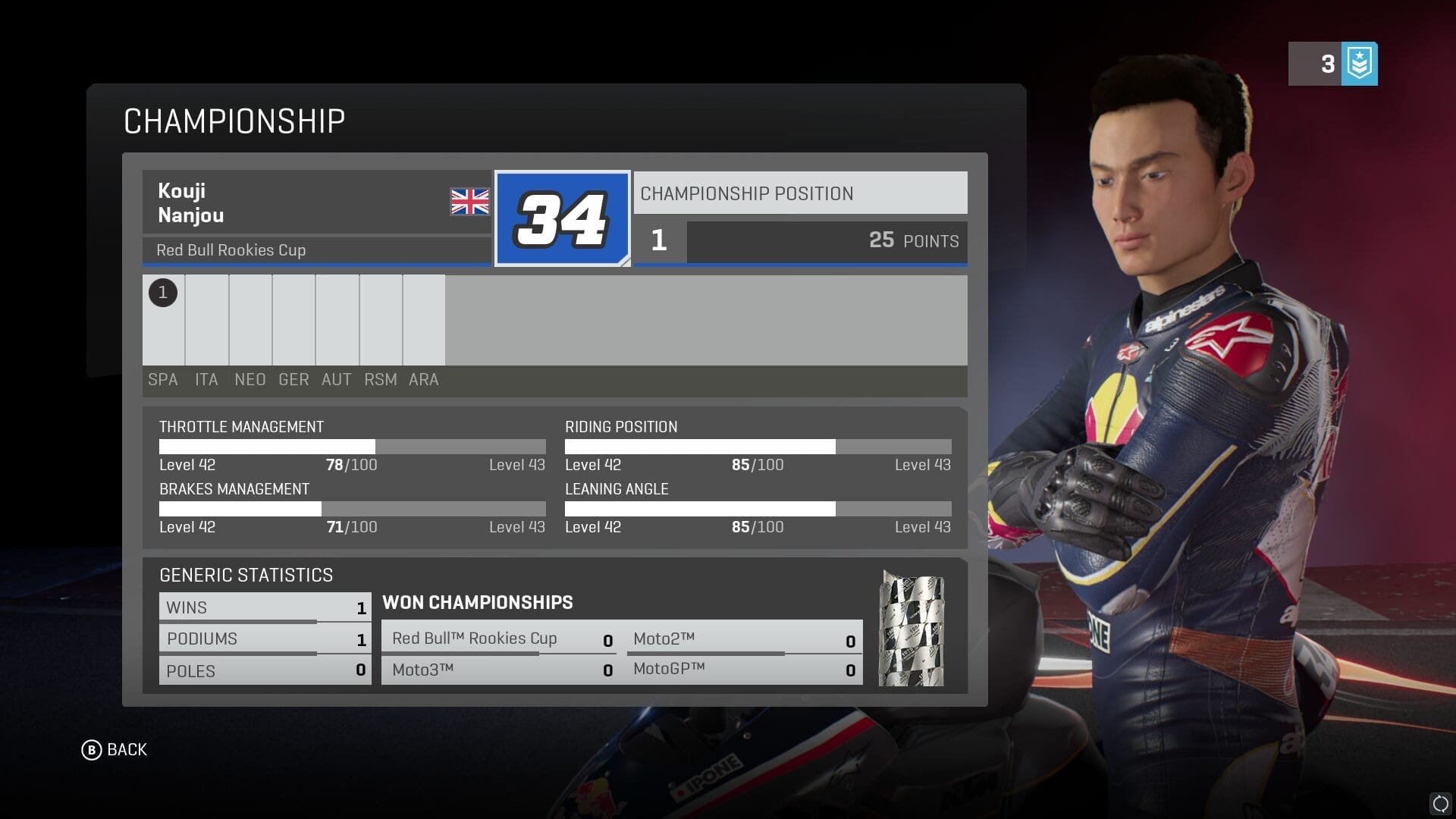Open the rank badge showing level 3
1456x819 pixels.
click(1332, 64)
